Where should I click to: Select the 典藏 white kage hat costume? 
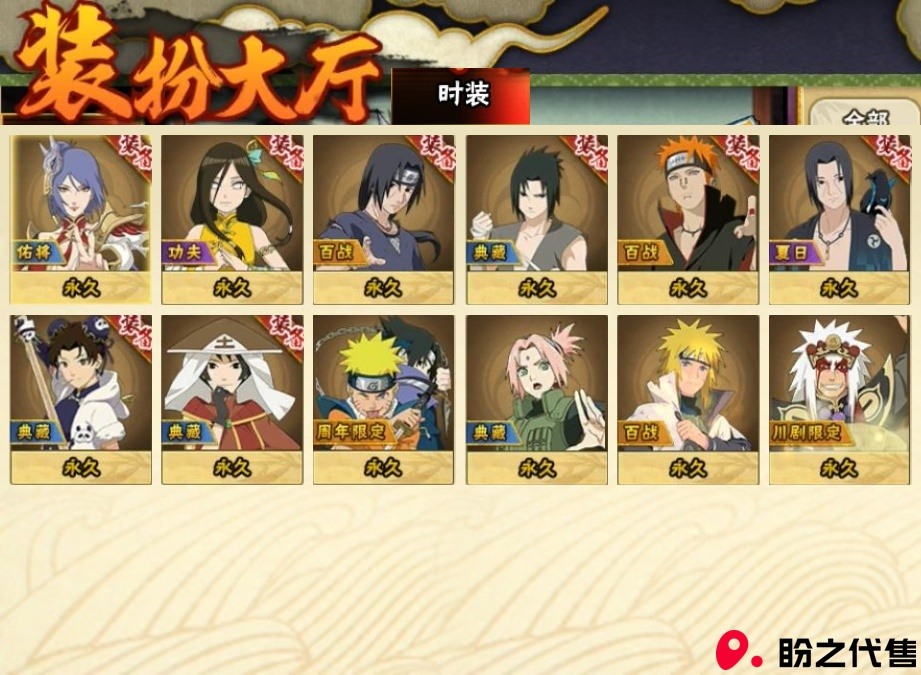(232, 398)
